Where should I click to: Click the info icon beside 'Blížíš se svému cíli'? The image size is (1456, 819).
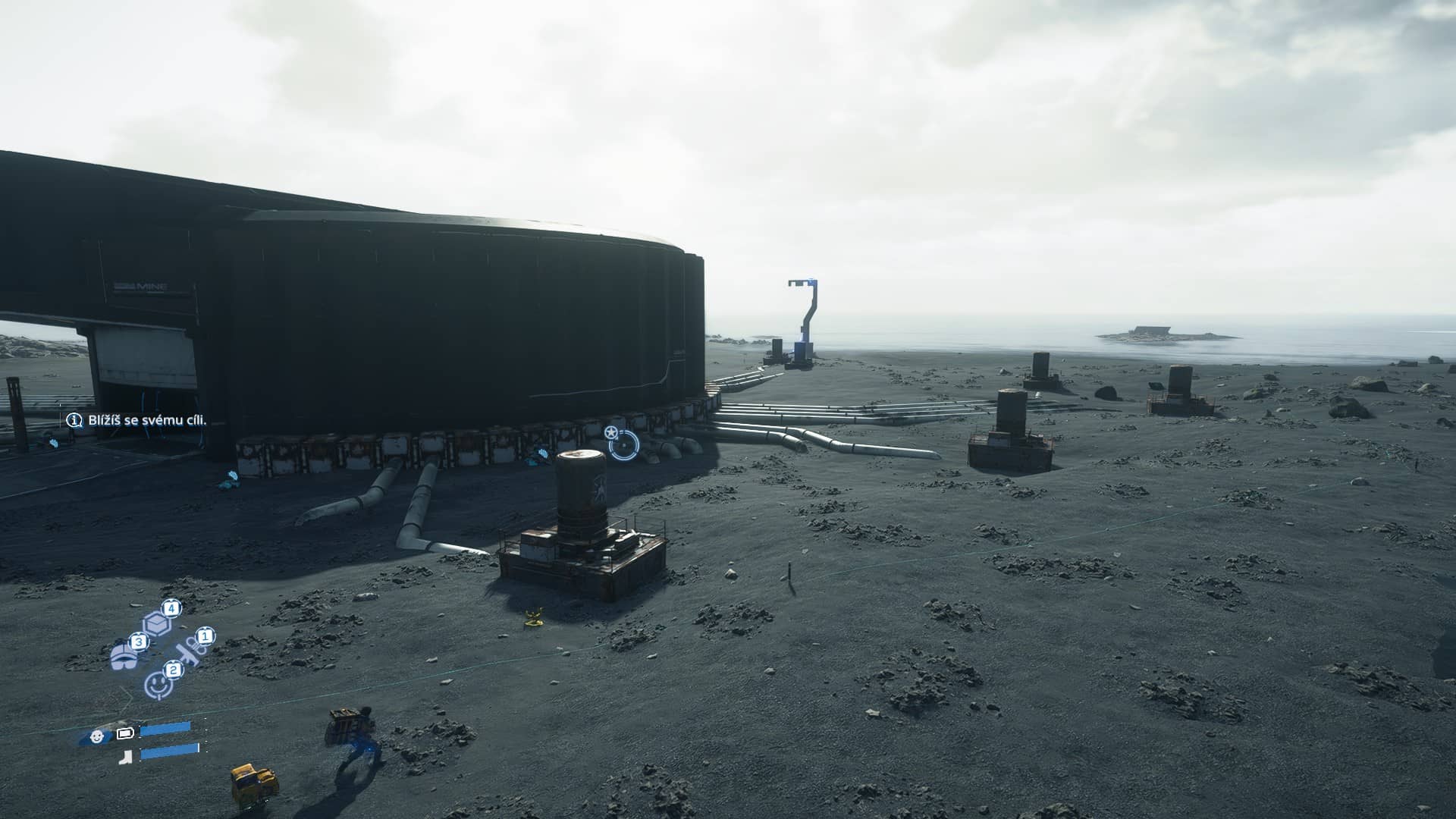pos(74,420)
